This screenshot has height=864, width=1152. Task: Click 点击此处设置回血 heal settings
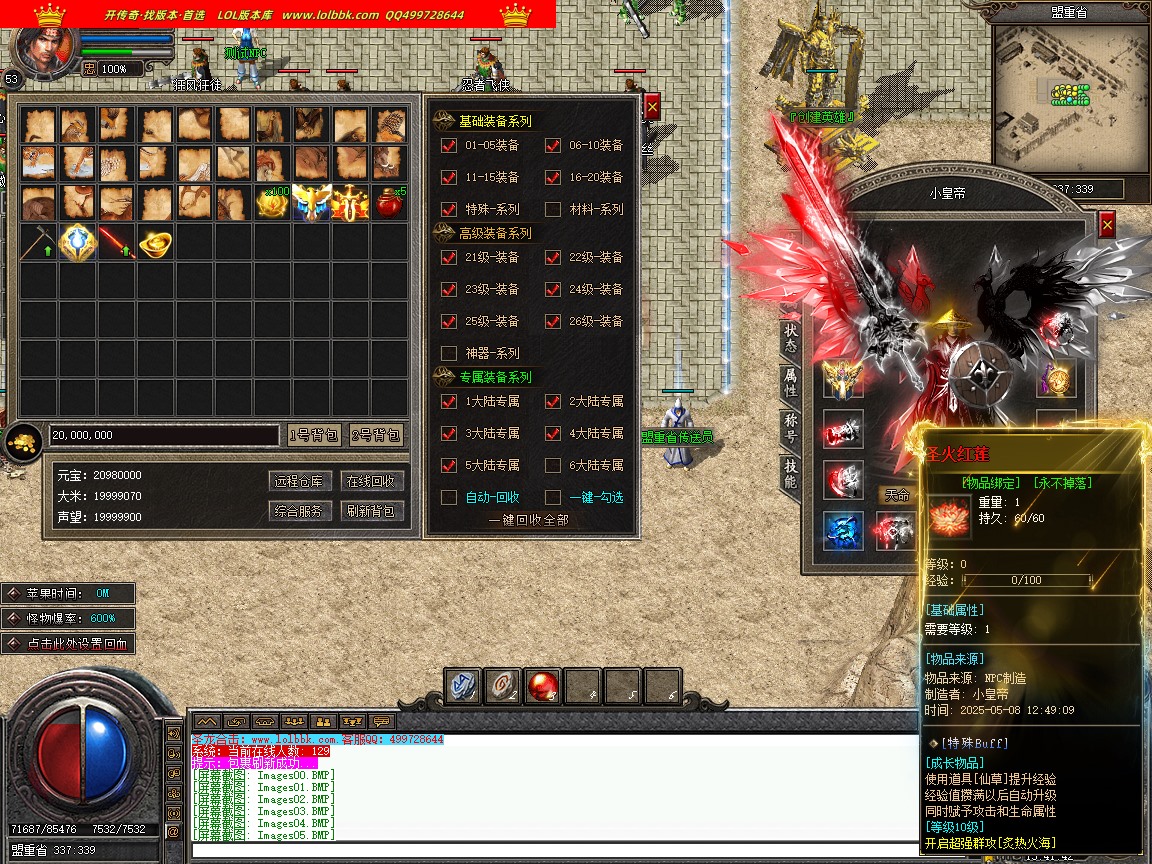click(x=68, y=644)
